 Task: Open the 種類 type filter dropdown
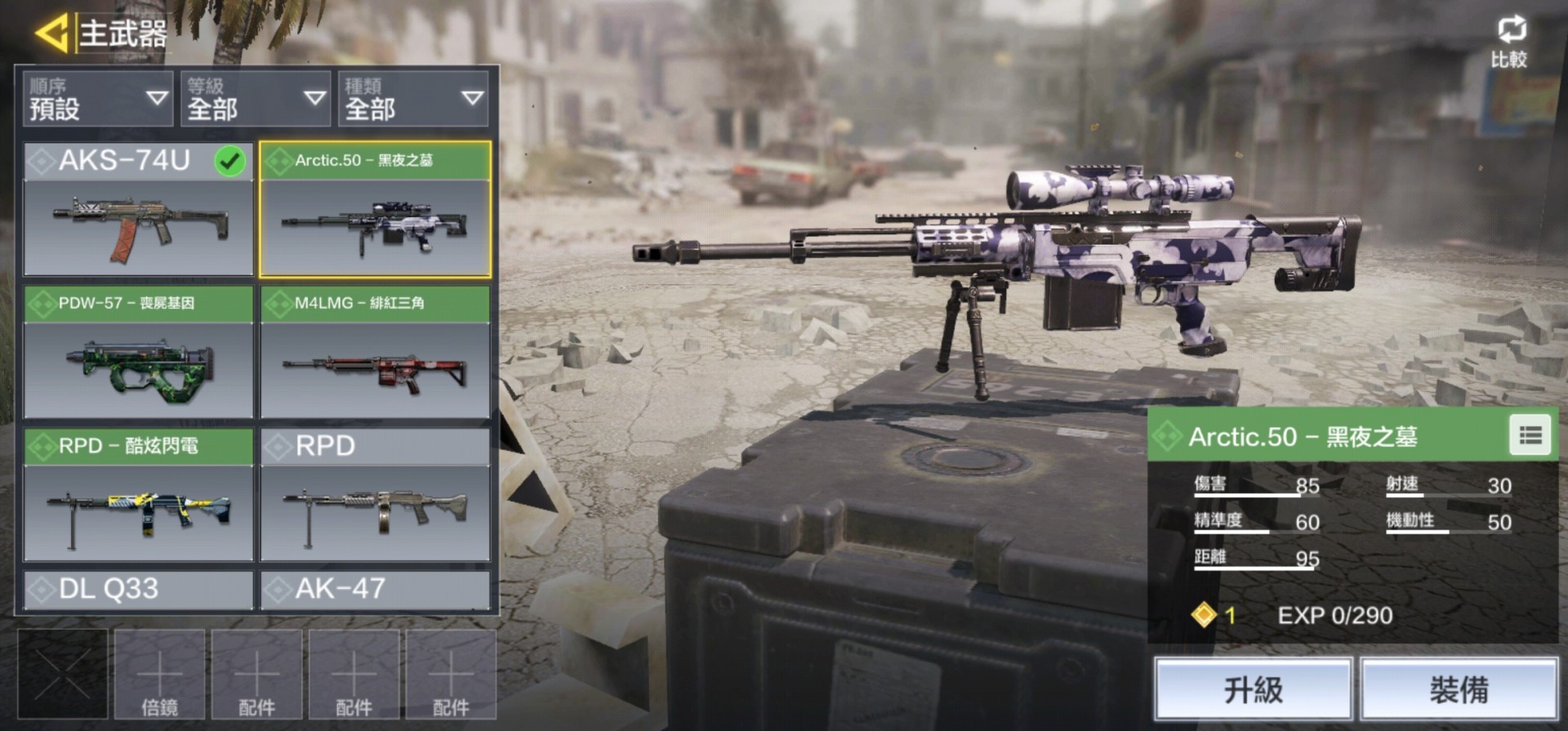click(x=413, y=99)
